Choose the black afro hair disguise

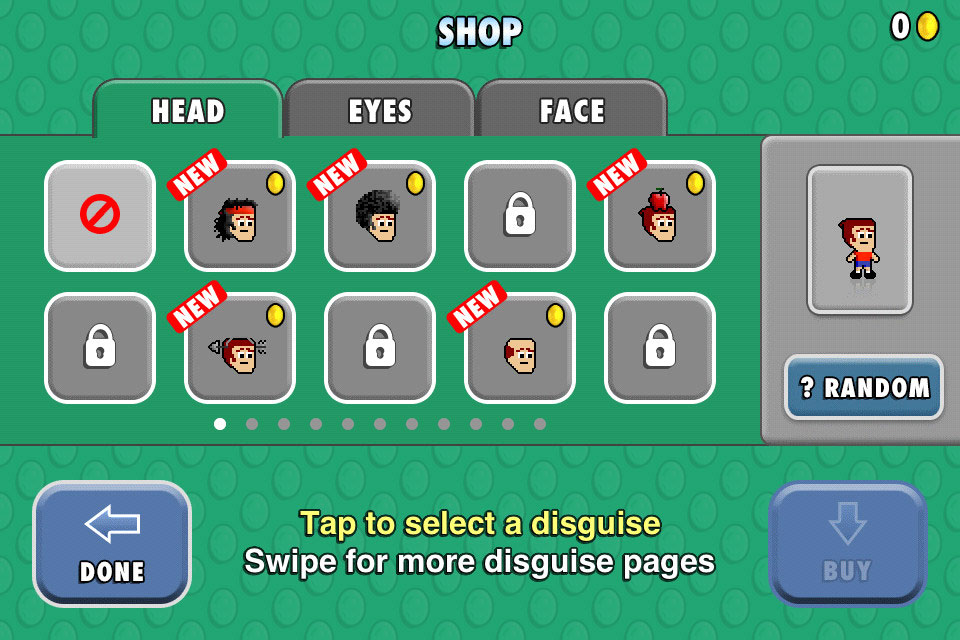380,215
